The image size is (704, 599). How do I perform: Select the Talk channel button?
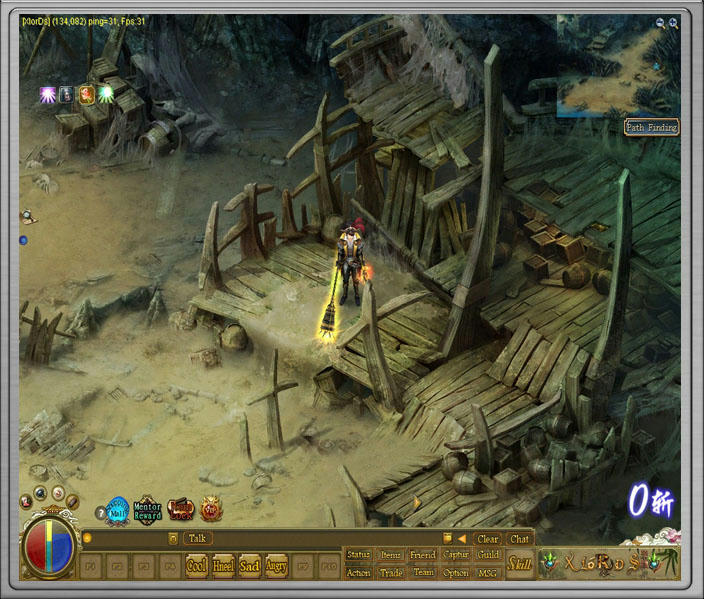pos(198,538)
